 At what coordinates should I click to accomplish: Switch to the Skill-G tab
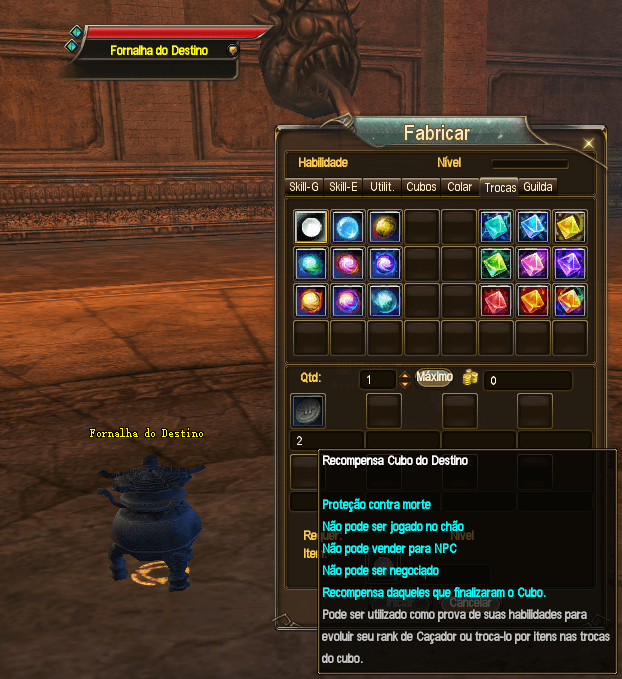304,186
